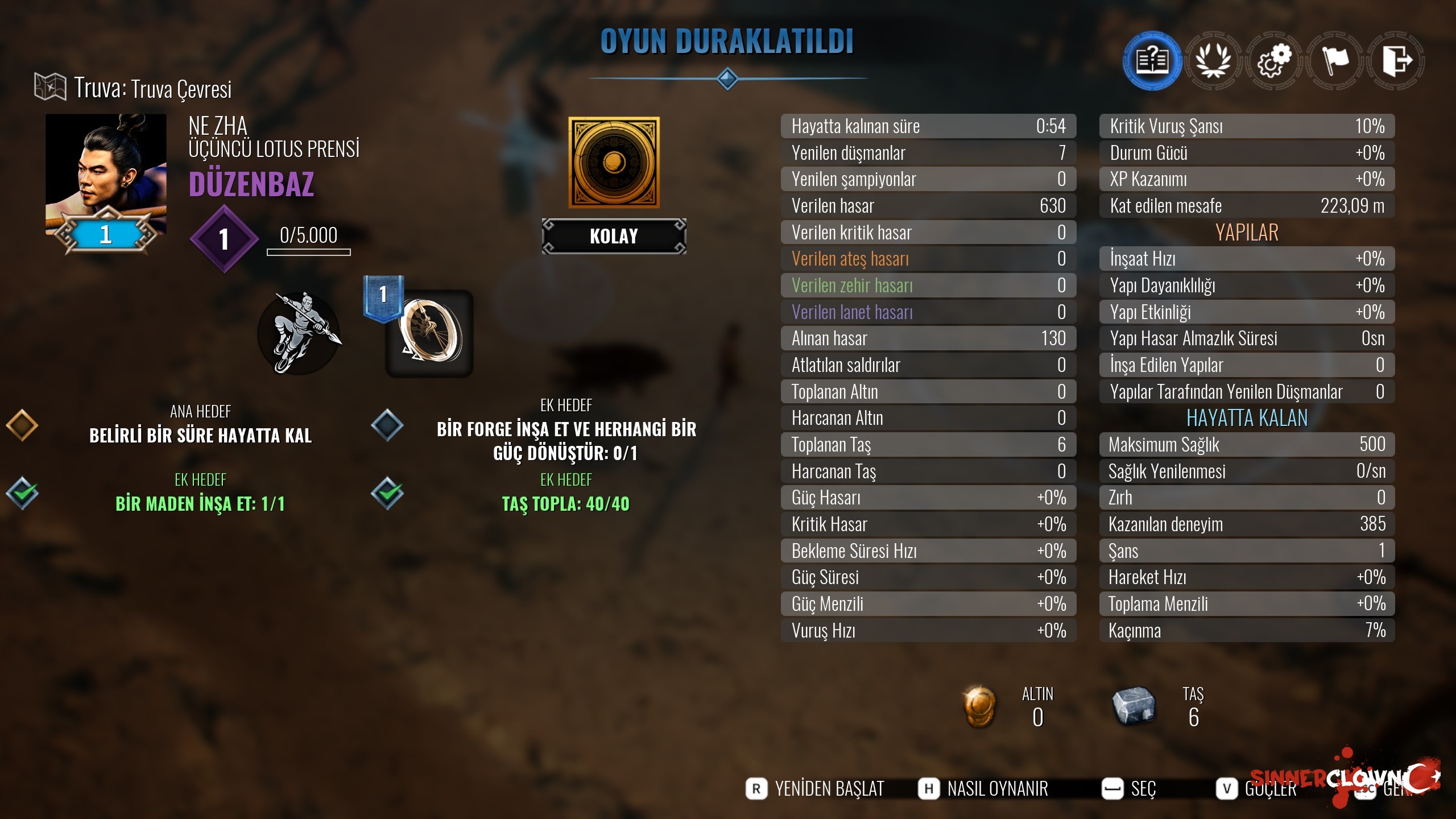Image resolution: width=1456 pixels, height=819 pixels.
Task: Click the Kolay difficulty label
Action: (614, 236)
